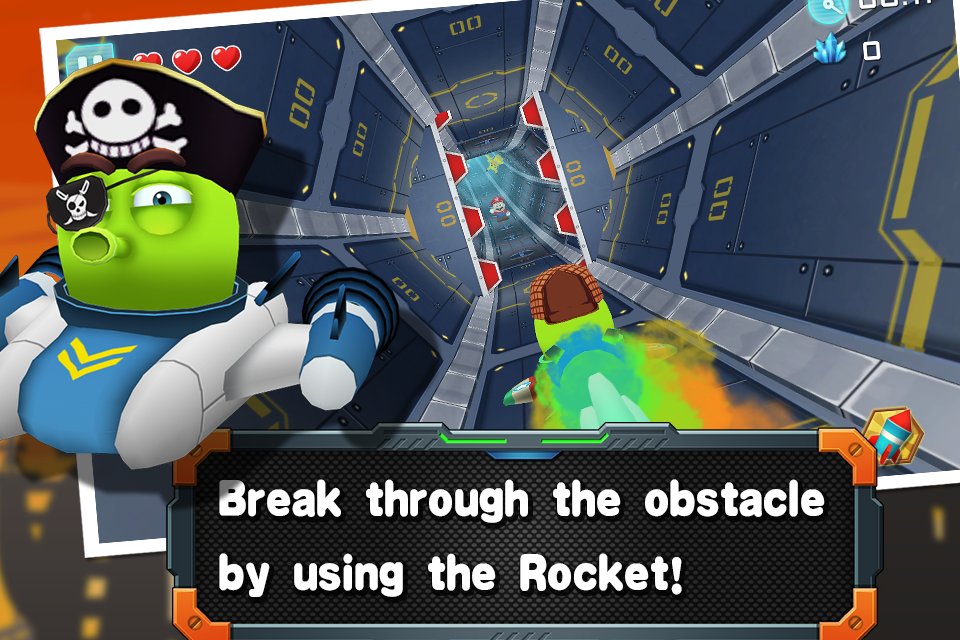Activate the Rocket boost icon
The image size is (960, 640).
(894, 435)
